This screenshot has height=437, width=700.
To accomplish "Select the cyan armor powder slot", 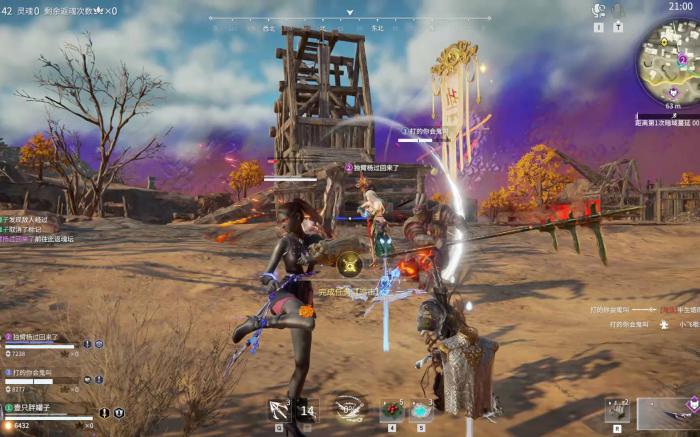I will coord(421,410).
